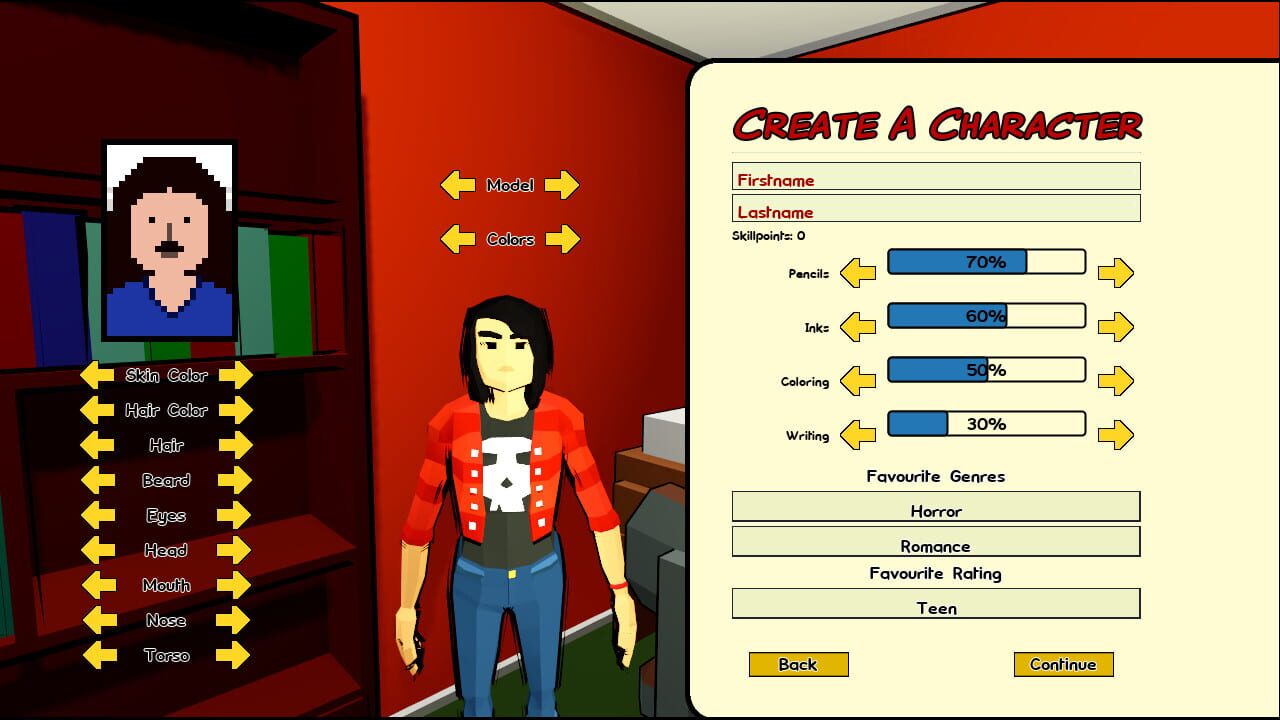Image resolution: width=1280 pixels, height=720 pixels.
Task: Click the left arrow beside Torso
Action: [98, 655]
